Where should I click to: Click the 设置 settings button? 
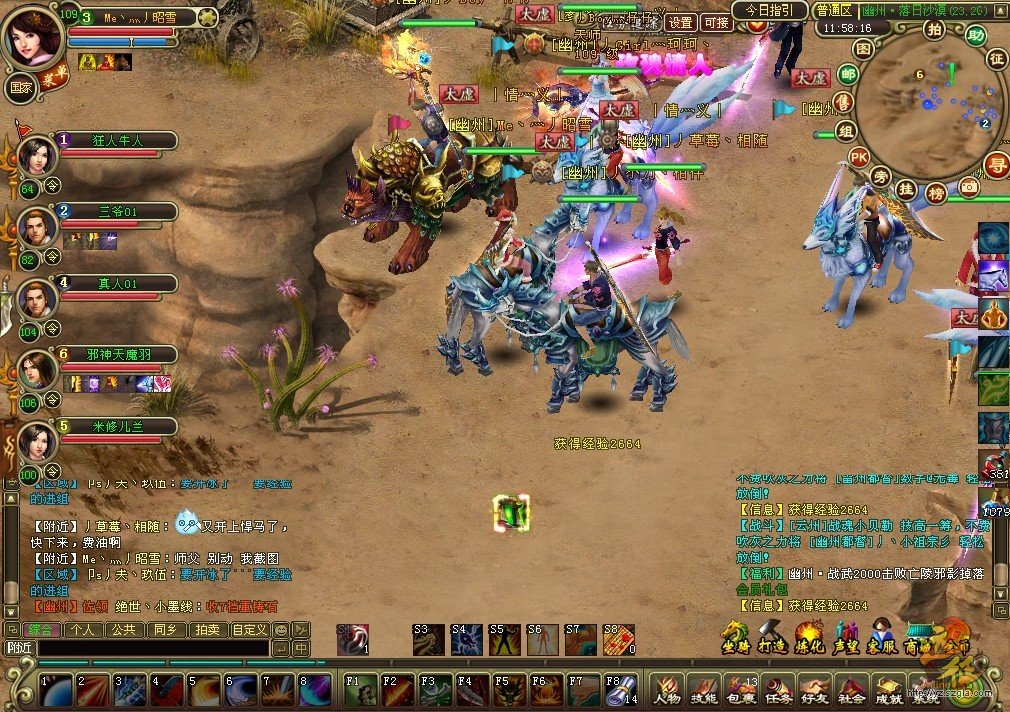pyautogui.click(x=681, y=22)
